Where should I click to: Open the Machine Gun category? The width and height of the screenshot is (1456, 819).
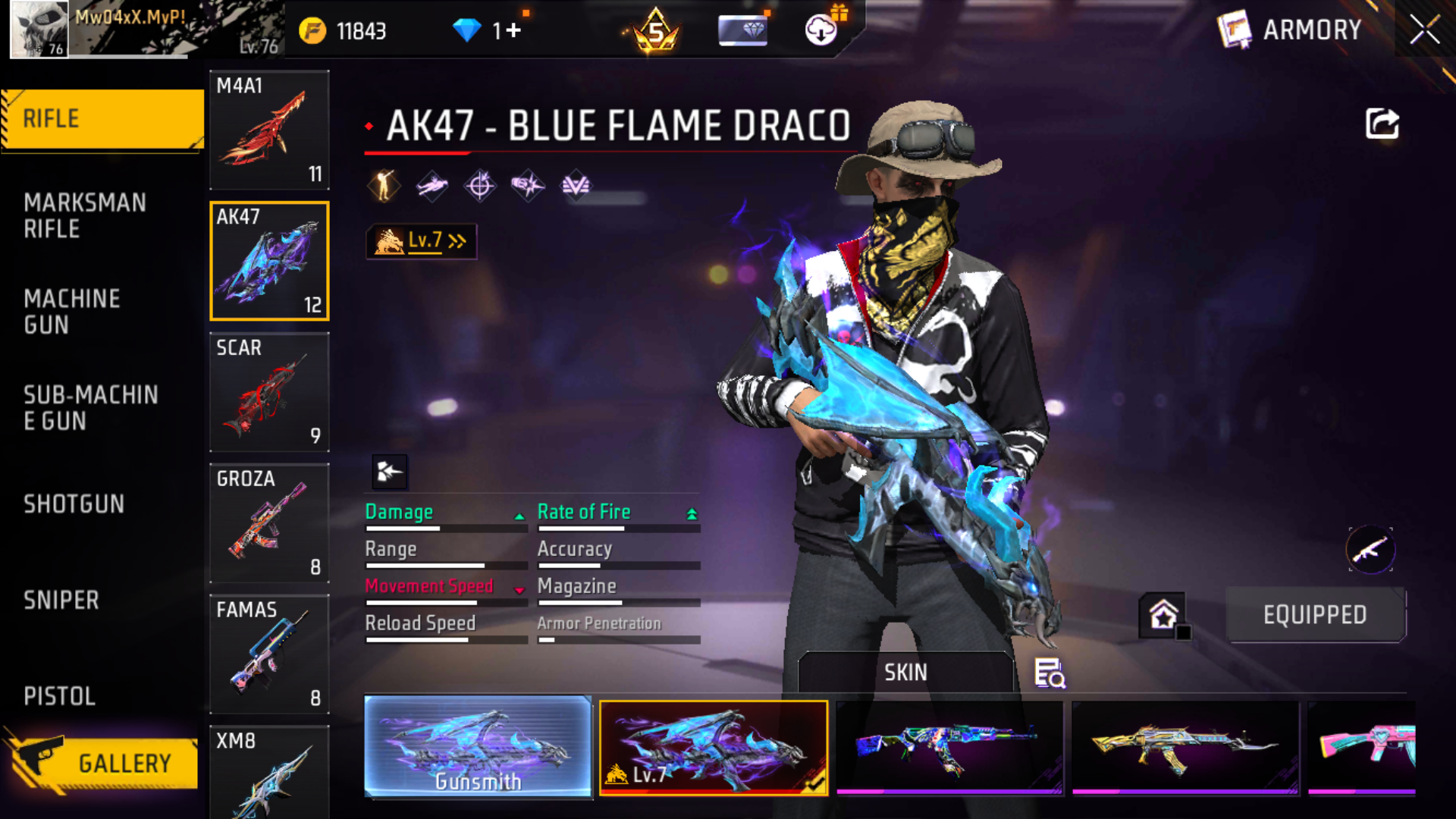(x=72, y=312)
